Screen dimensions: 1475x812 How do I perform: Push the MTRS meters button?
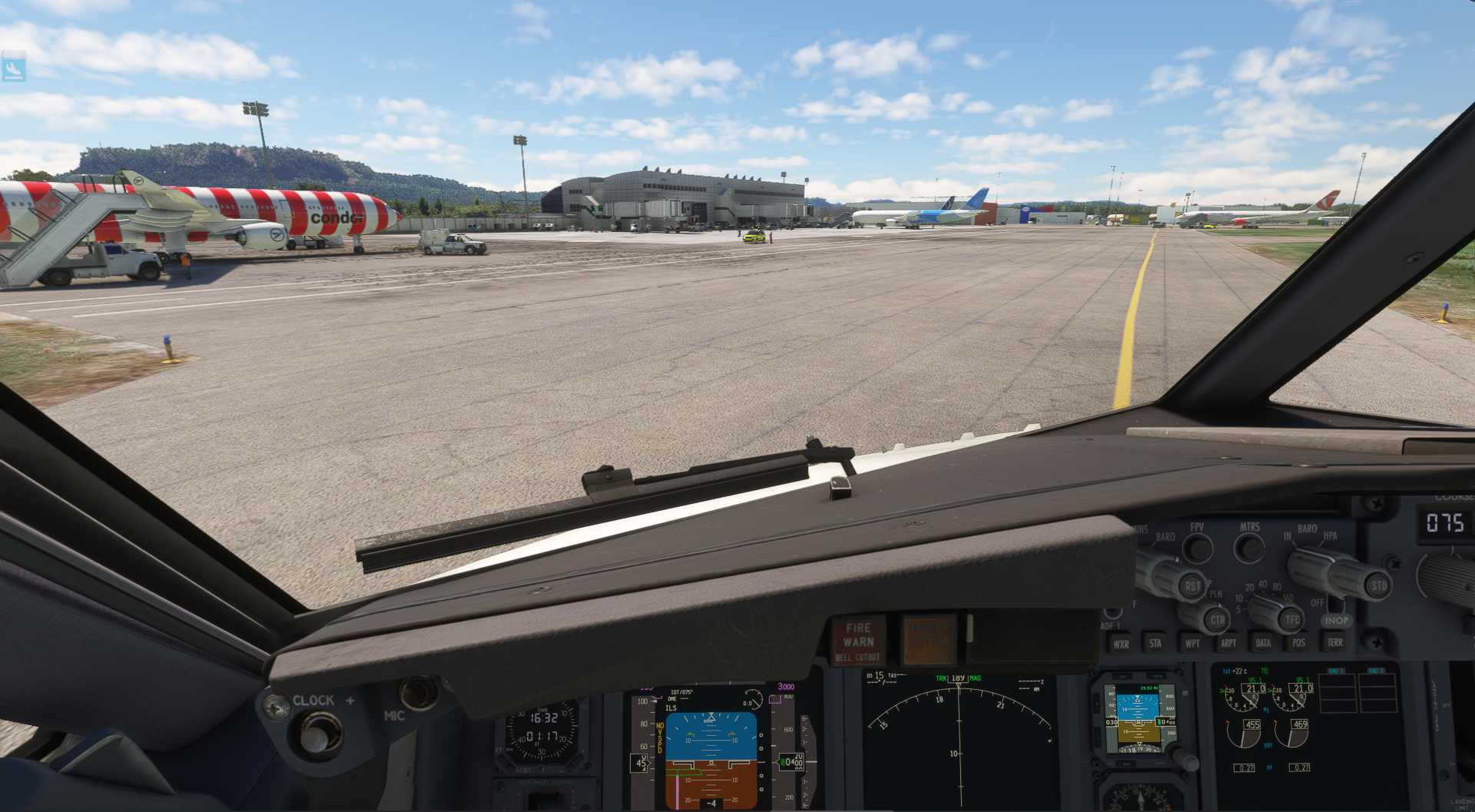[1250, 548]
